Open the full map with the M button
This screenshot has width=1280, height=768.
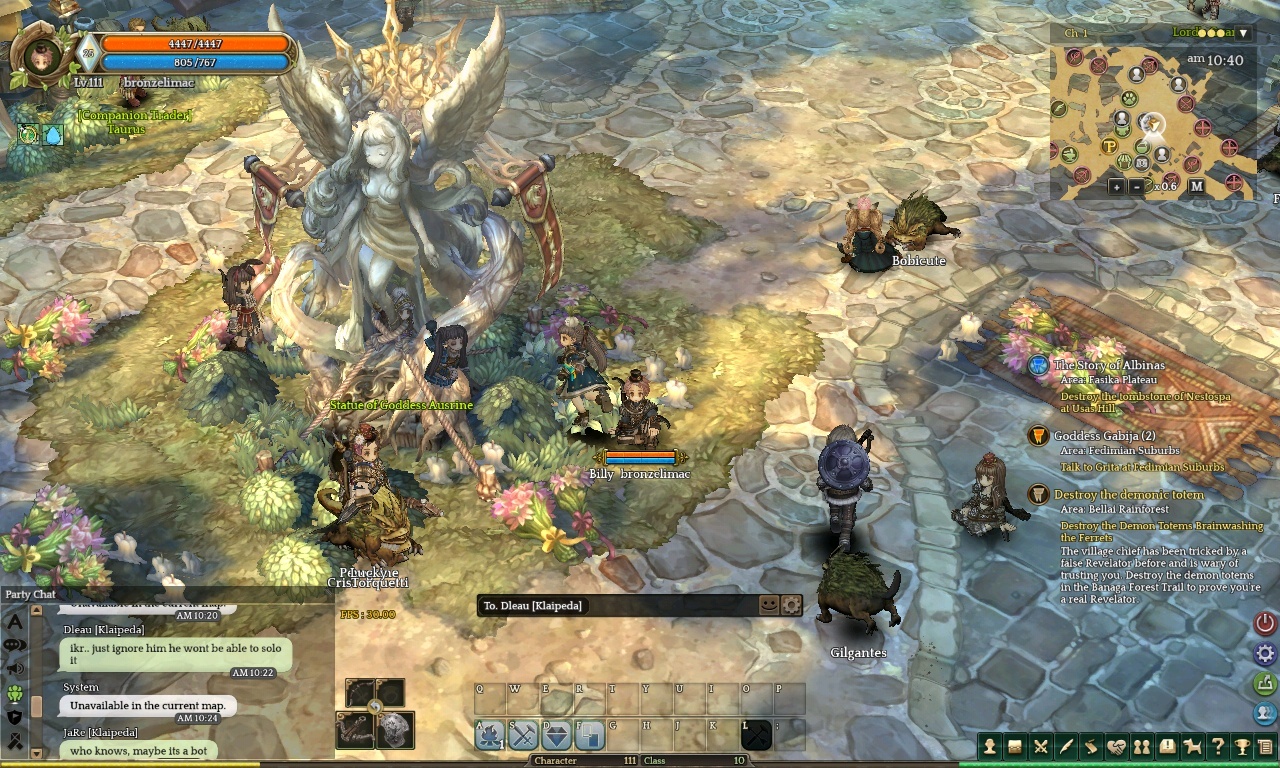1196,186
